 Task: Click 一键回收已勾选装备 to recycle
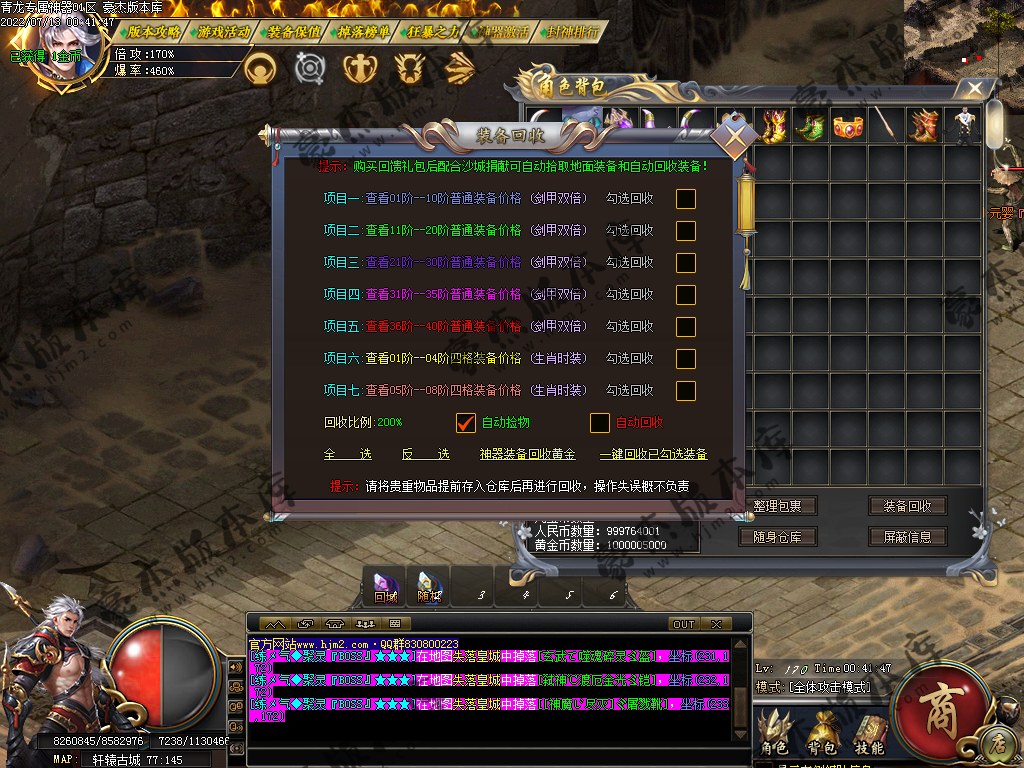[653, 454]
